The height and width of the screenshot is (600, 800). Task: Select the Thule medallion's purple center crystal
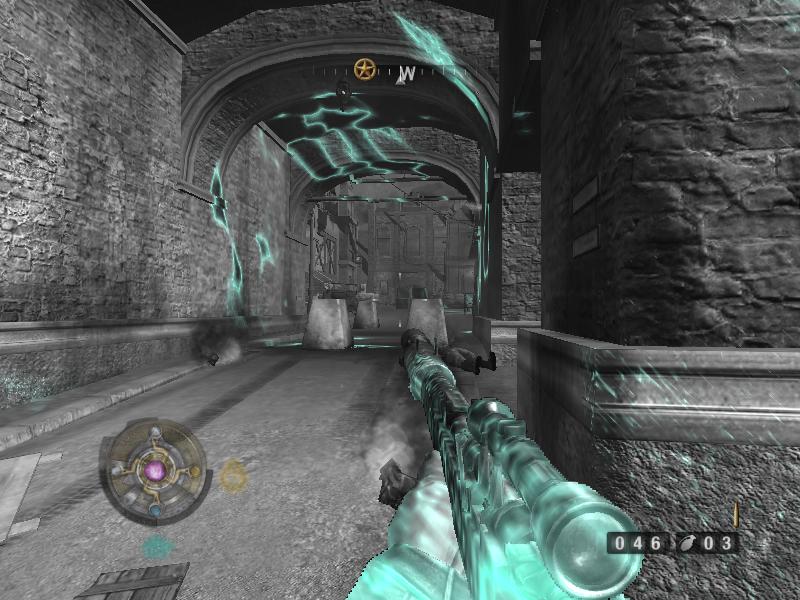pos(154,469)
